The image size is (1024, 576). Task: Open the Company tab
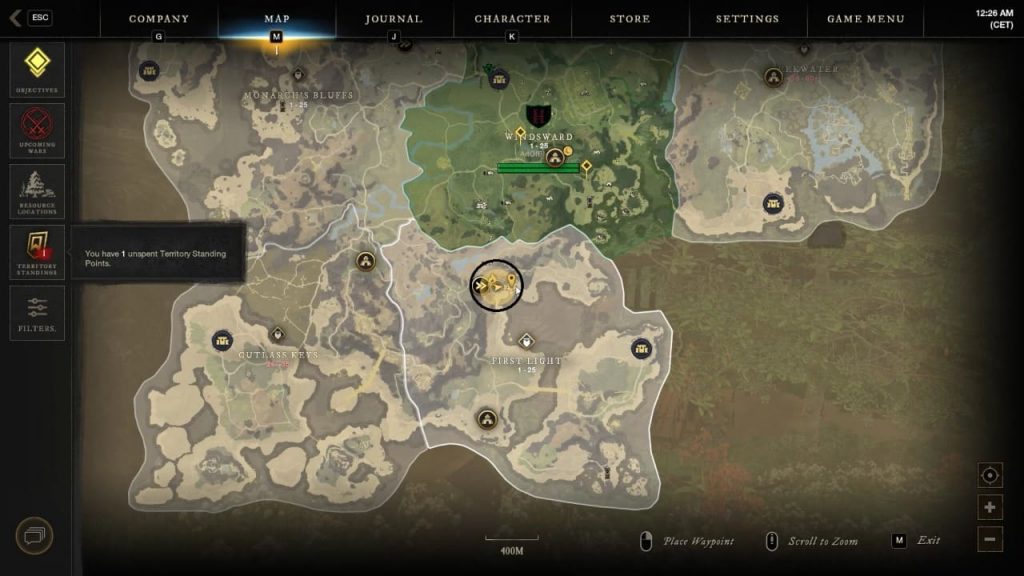click(159, 19)
